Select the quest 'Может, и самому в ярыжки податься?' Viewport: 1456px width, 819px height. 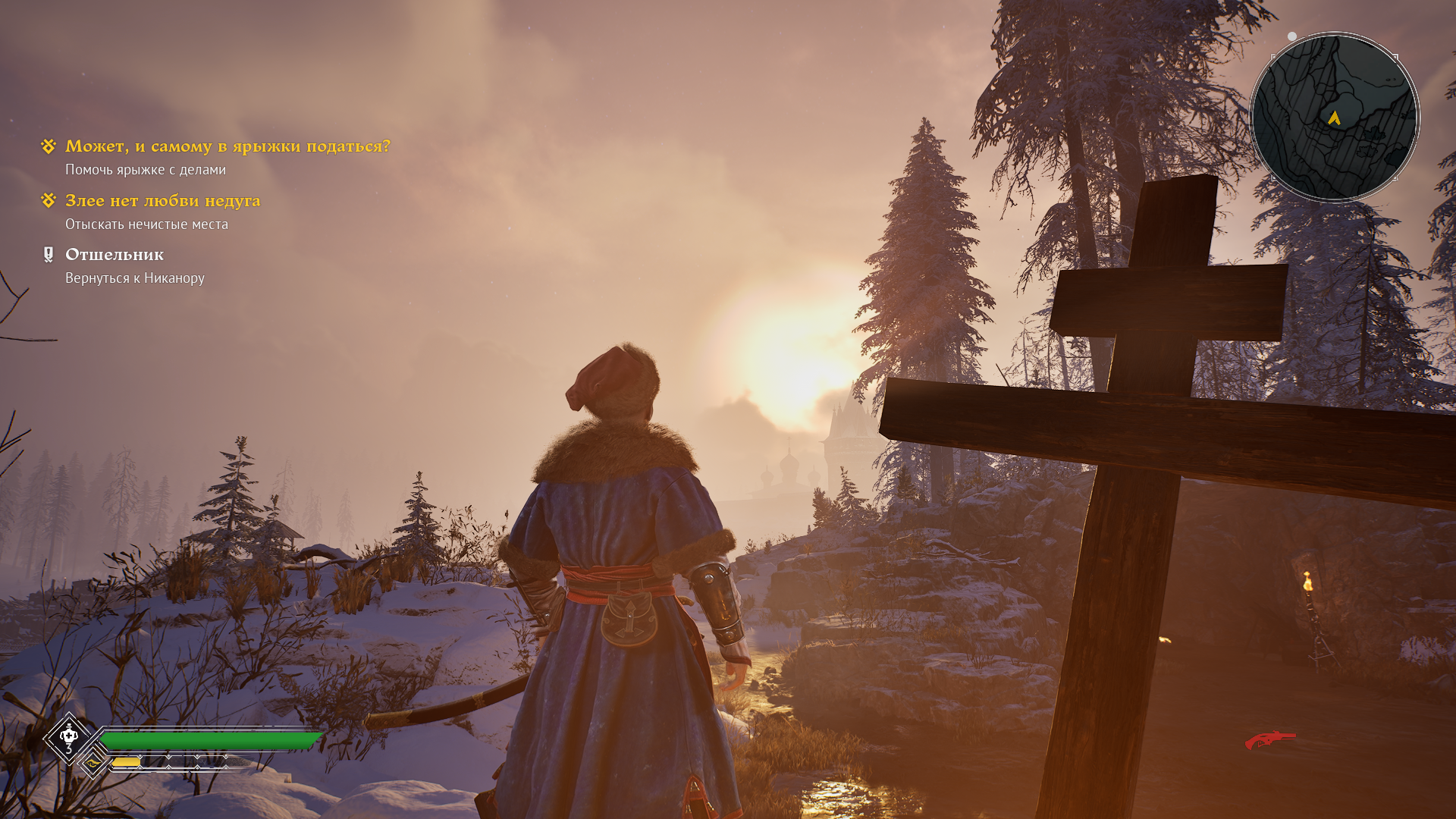(x=227, y=146)
